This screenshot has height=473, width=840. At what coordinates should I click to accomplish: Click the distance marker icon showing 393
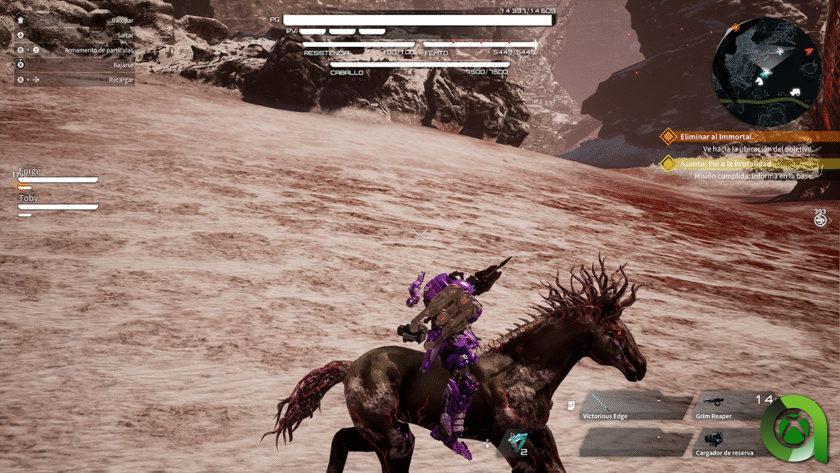point(820,219)
